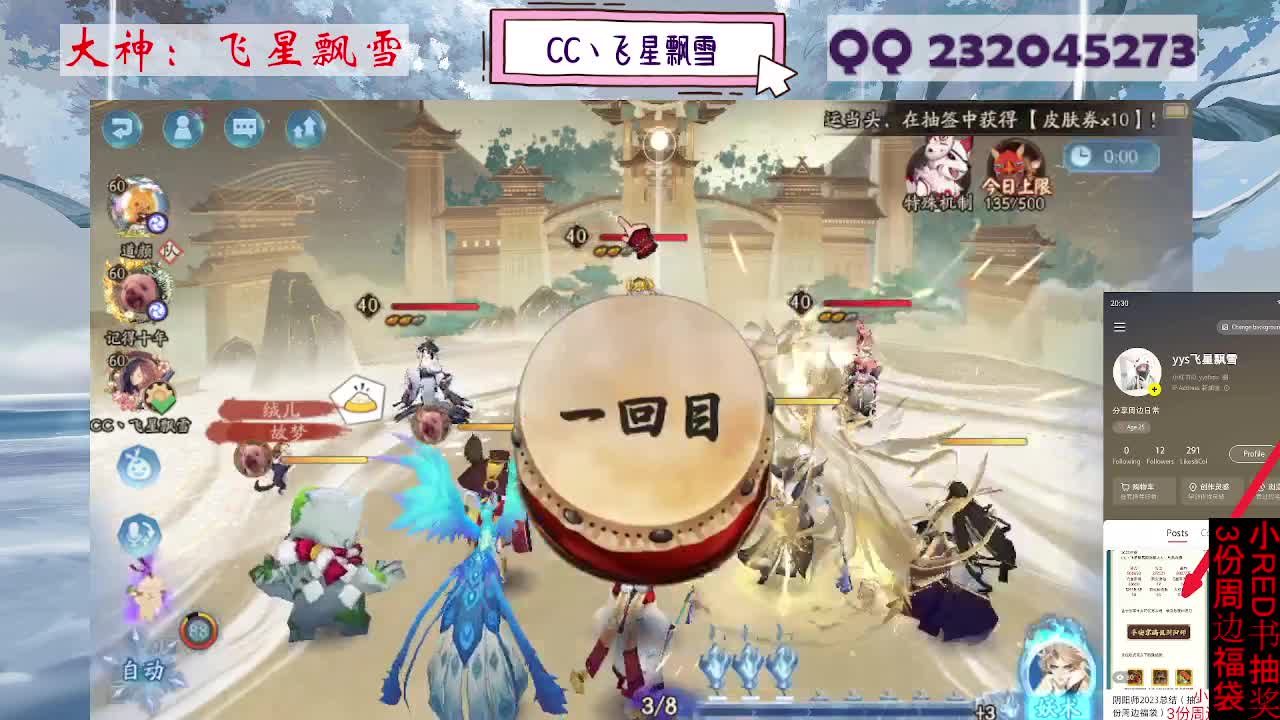Switch to the Posts tab
Image resolution: width=1280 pixels, height=720 pixels.
click(1177, 533)
